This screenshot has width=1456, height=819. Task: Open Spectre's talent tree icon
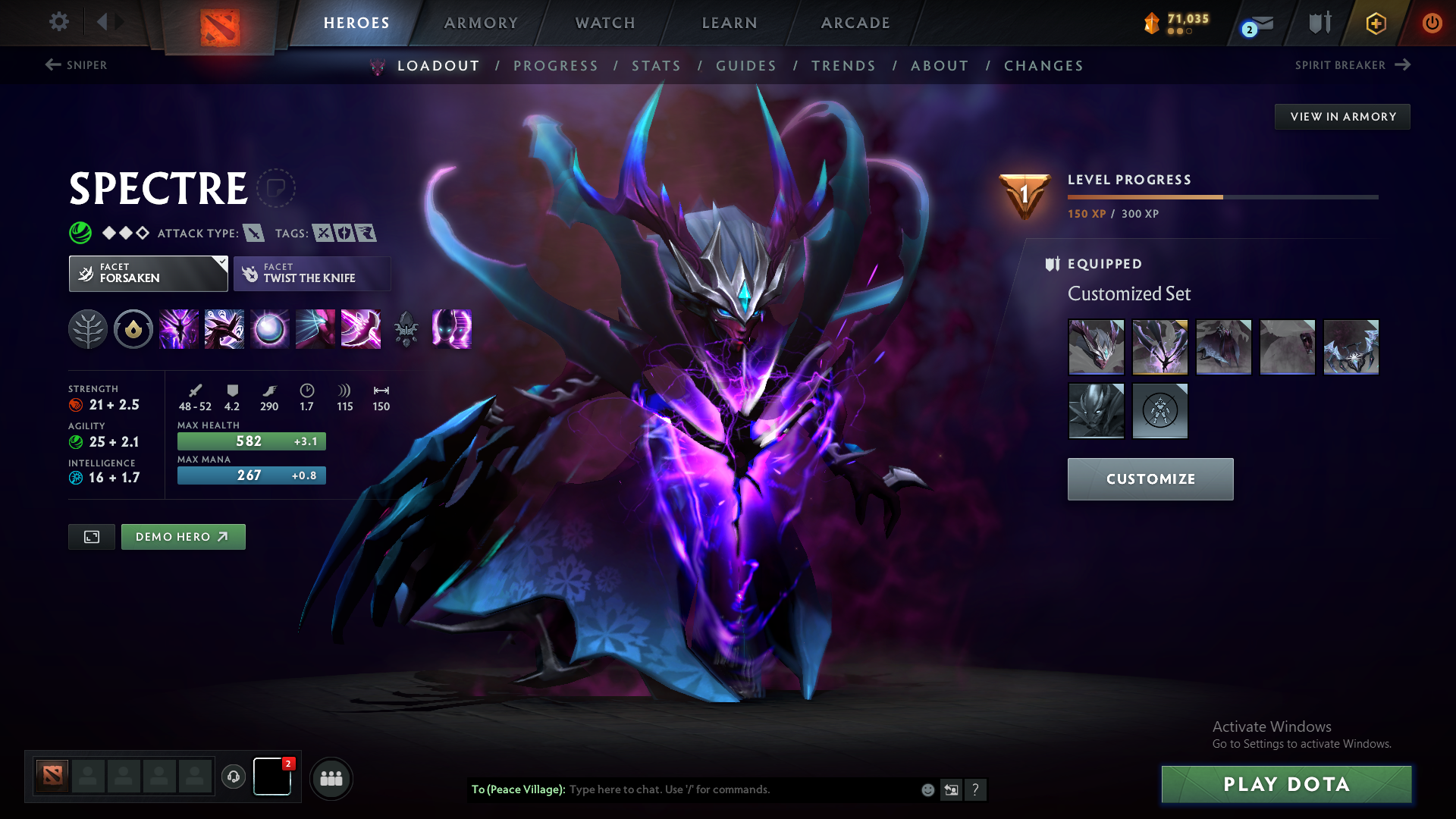click(88, 329)
